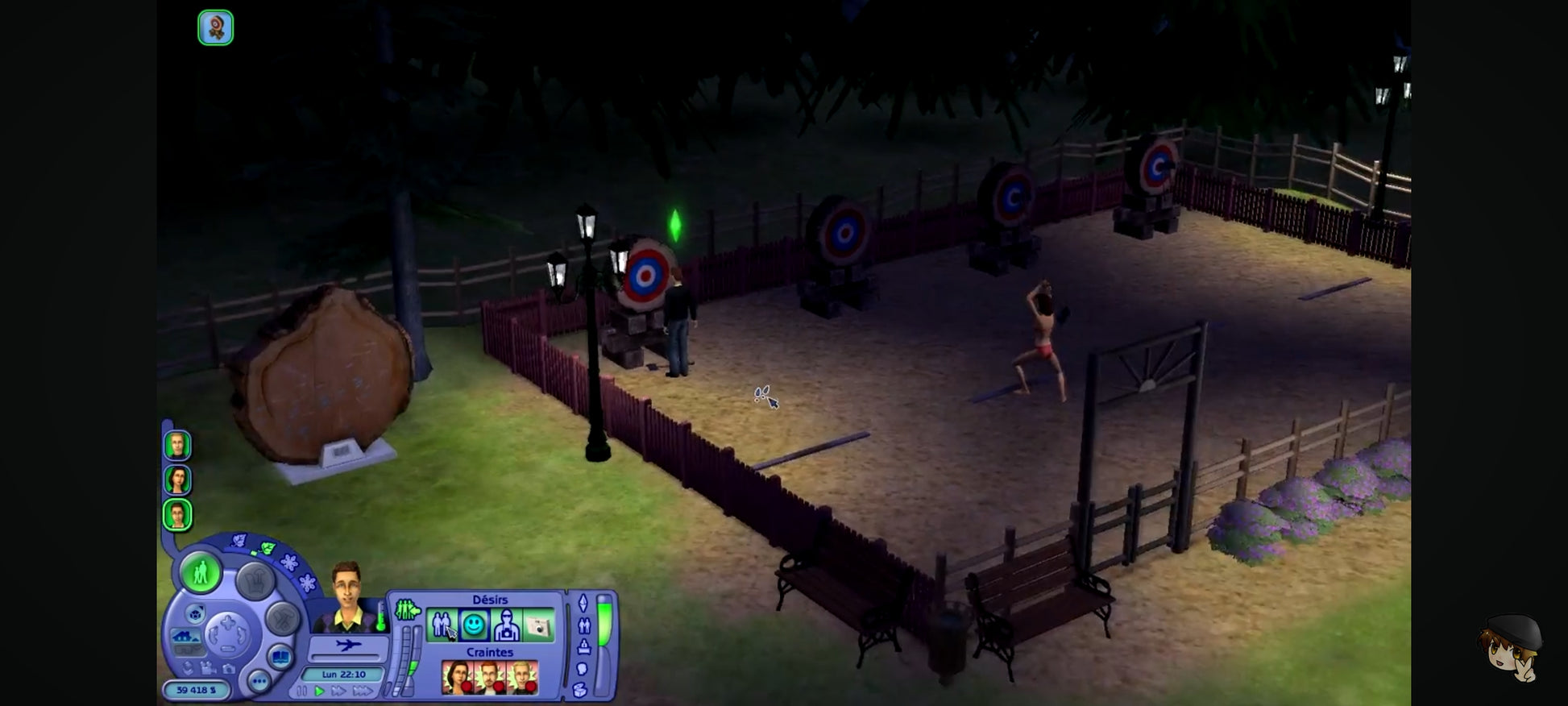Select the dark-haired woman's portrait

click(177, 480)
